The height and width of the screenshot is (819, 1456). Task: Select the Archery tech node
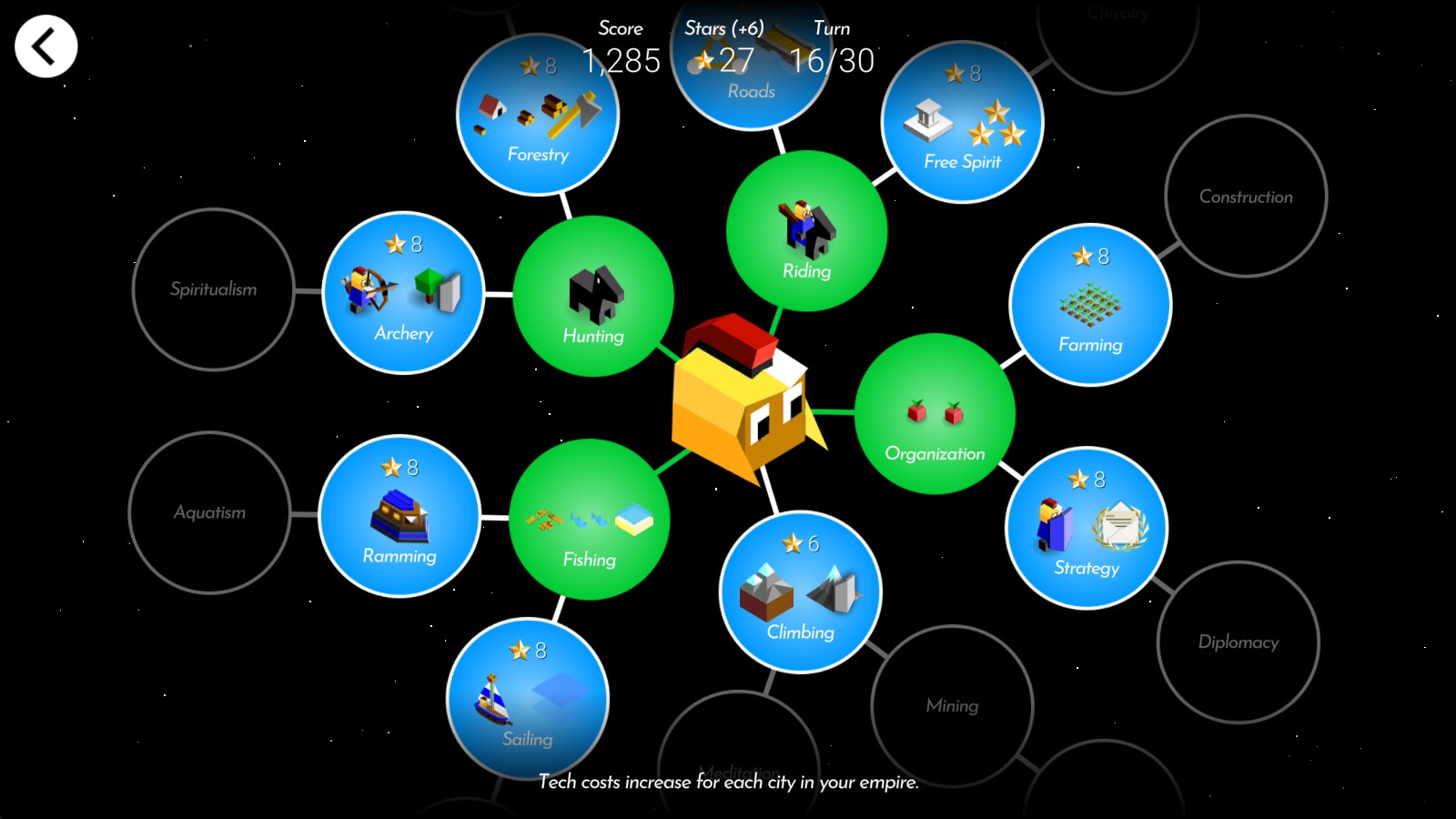click(403, 293)
